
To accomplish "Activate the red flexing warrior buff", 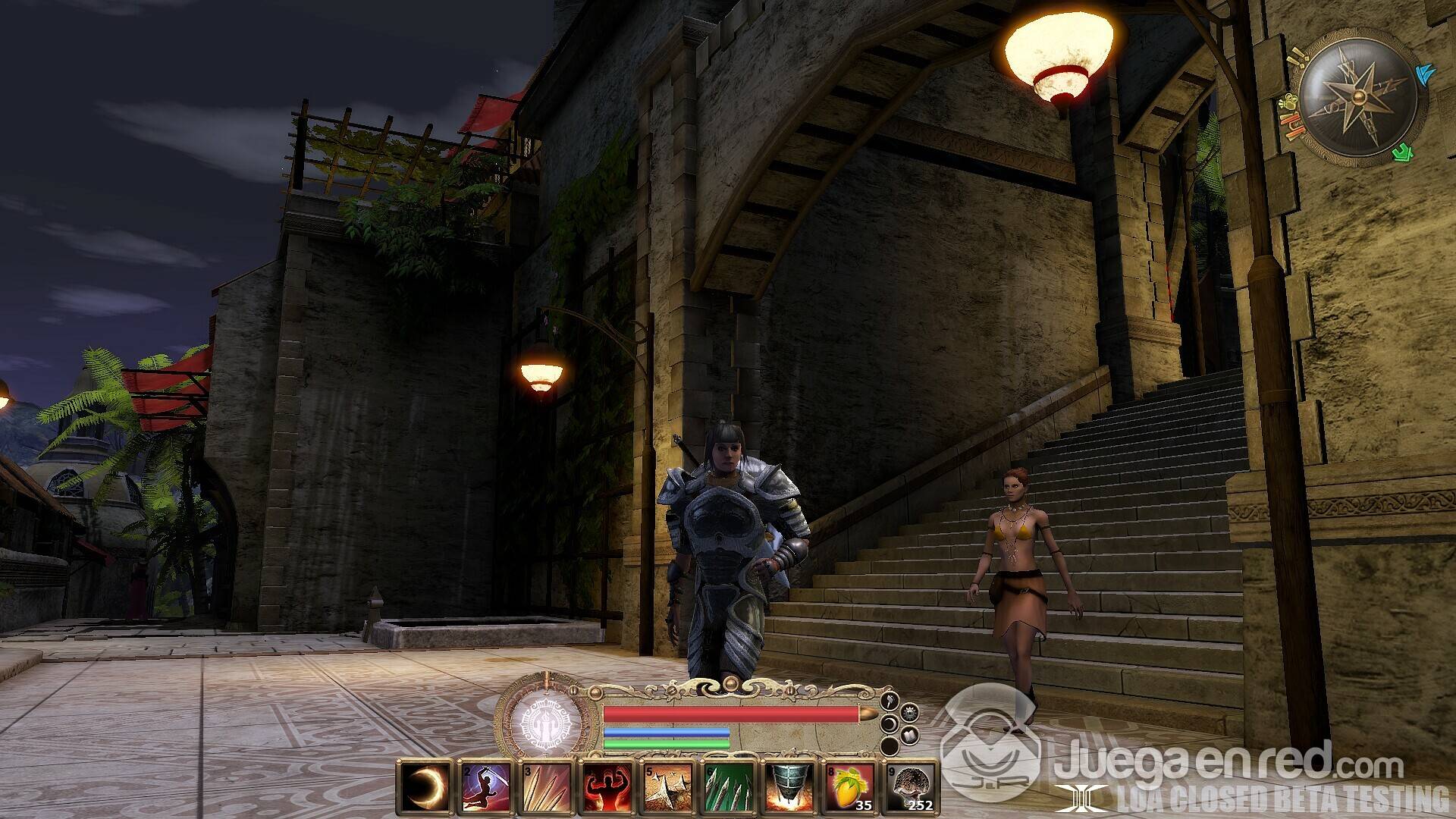I will tap(606, 786).
